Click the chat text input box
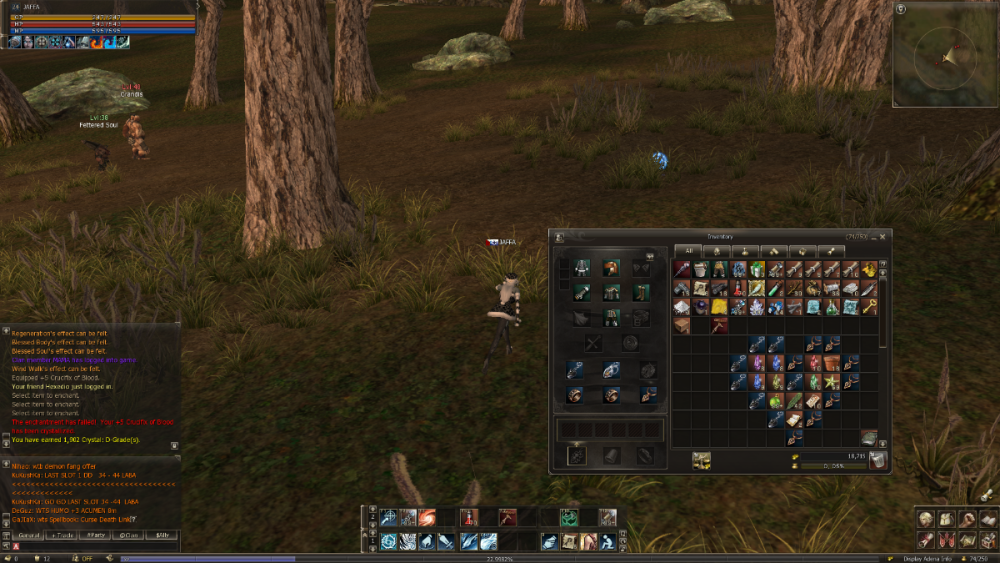 point(95,546)
